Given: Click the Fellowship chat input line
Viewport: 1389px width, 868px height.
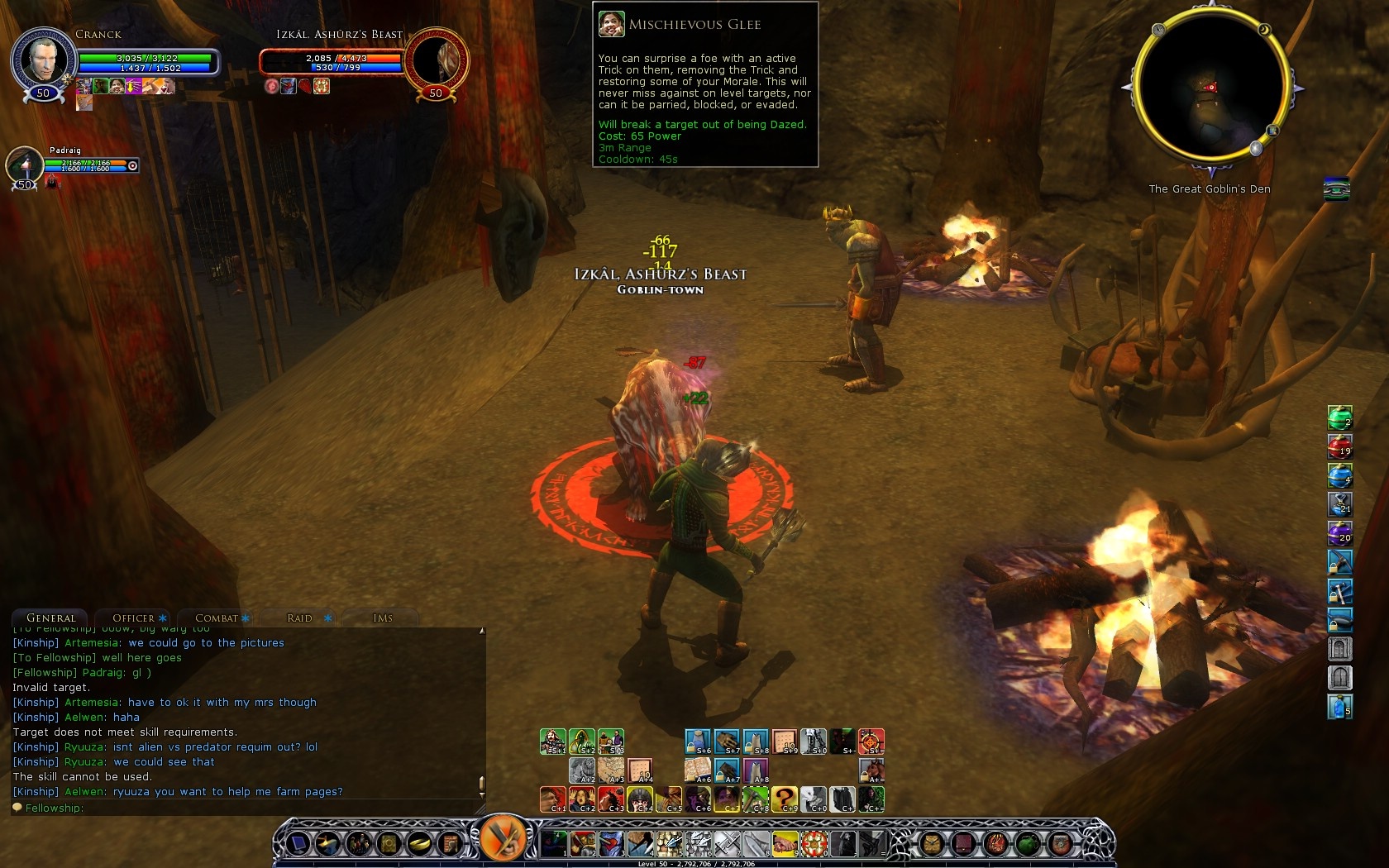Looking at the screenshot, I should (248, 808).
